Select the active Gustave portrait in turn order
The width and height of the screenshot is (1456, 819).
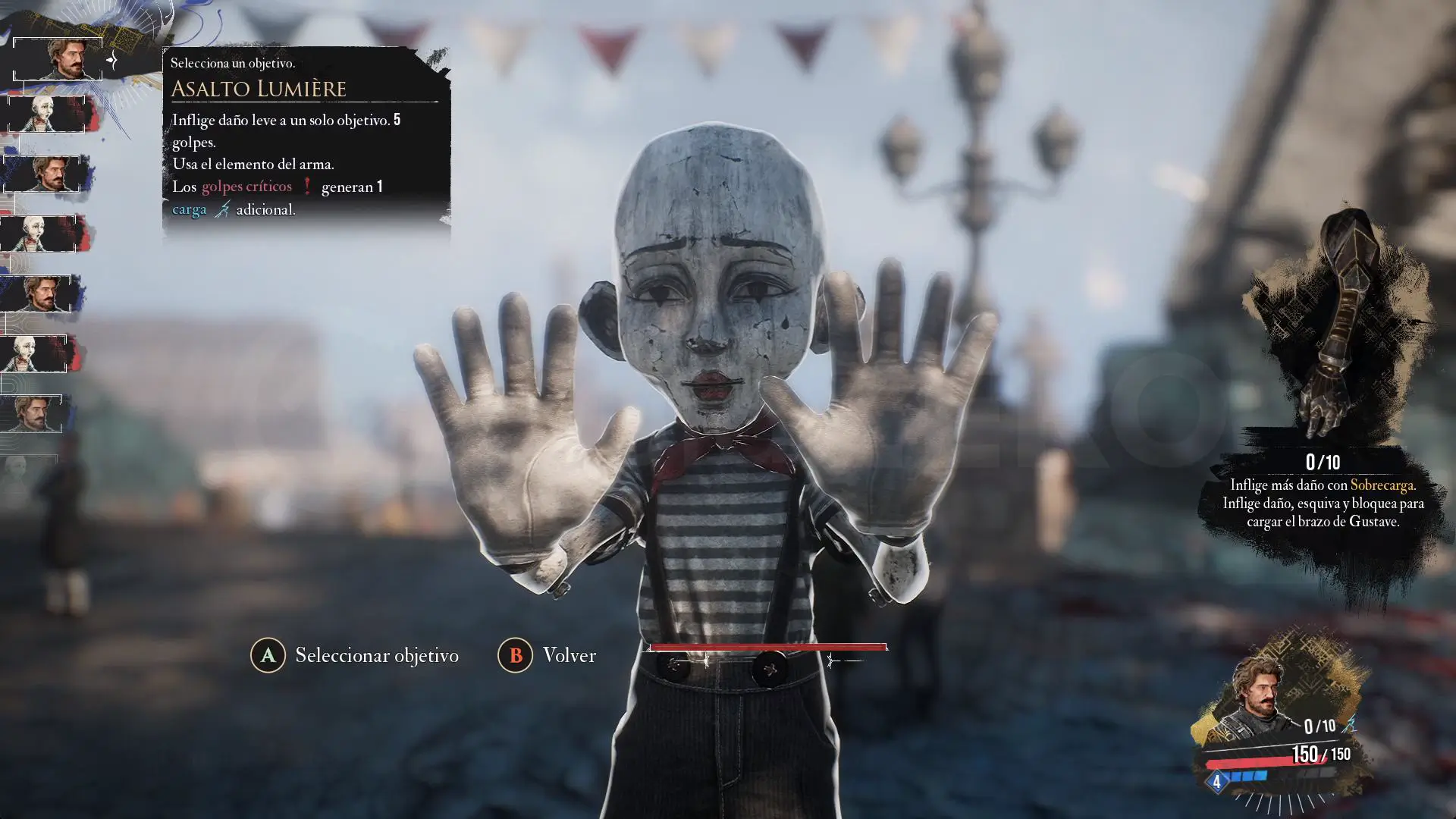pos(58,59)
